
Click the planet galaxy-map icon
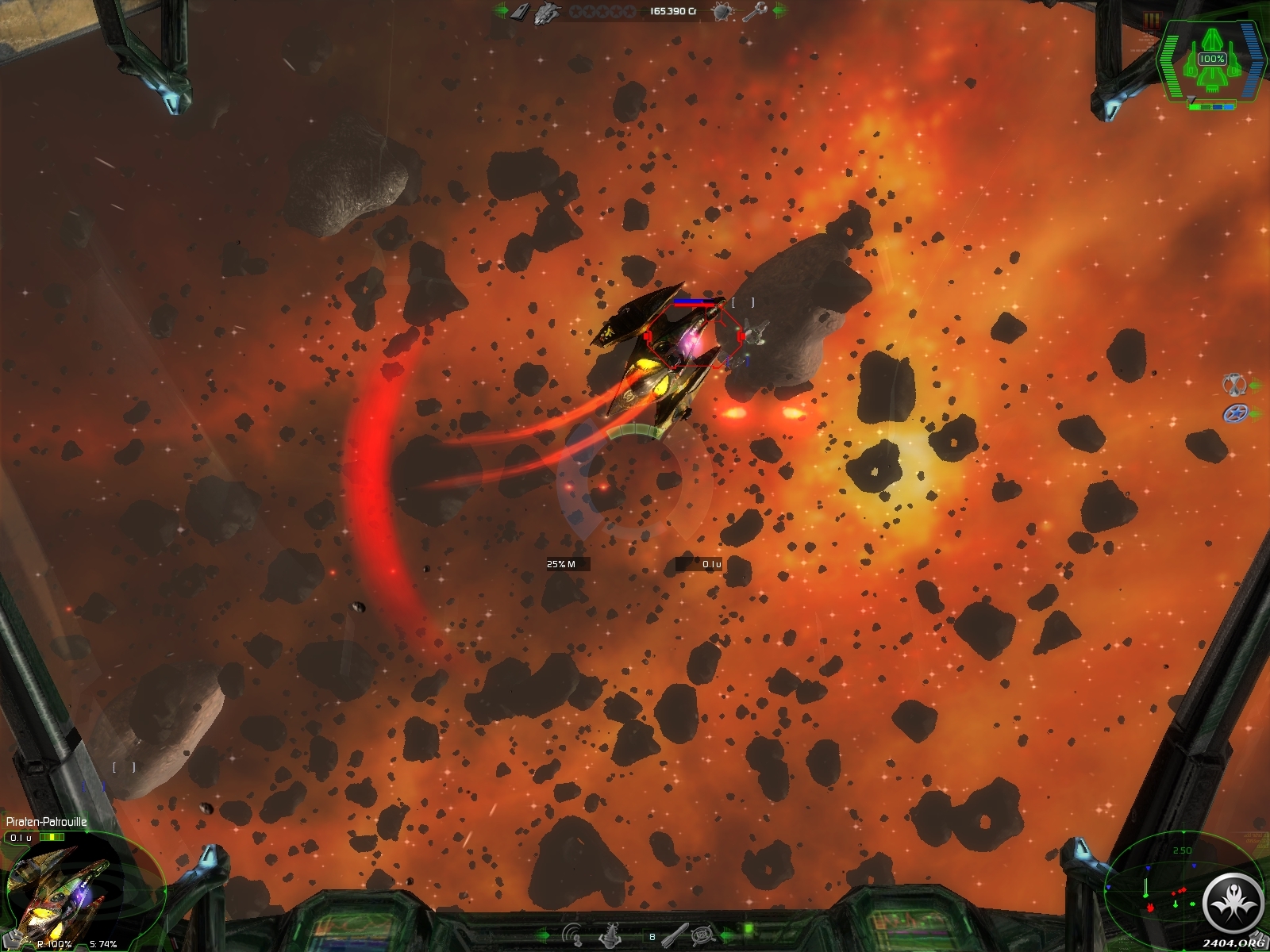tap(722, 11)
